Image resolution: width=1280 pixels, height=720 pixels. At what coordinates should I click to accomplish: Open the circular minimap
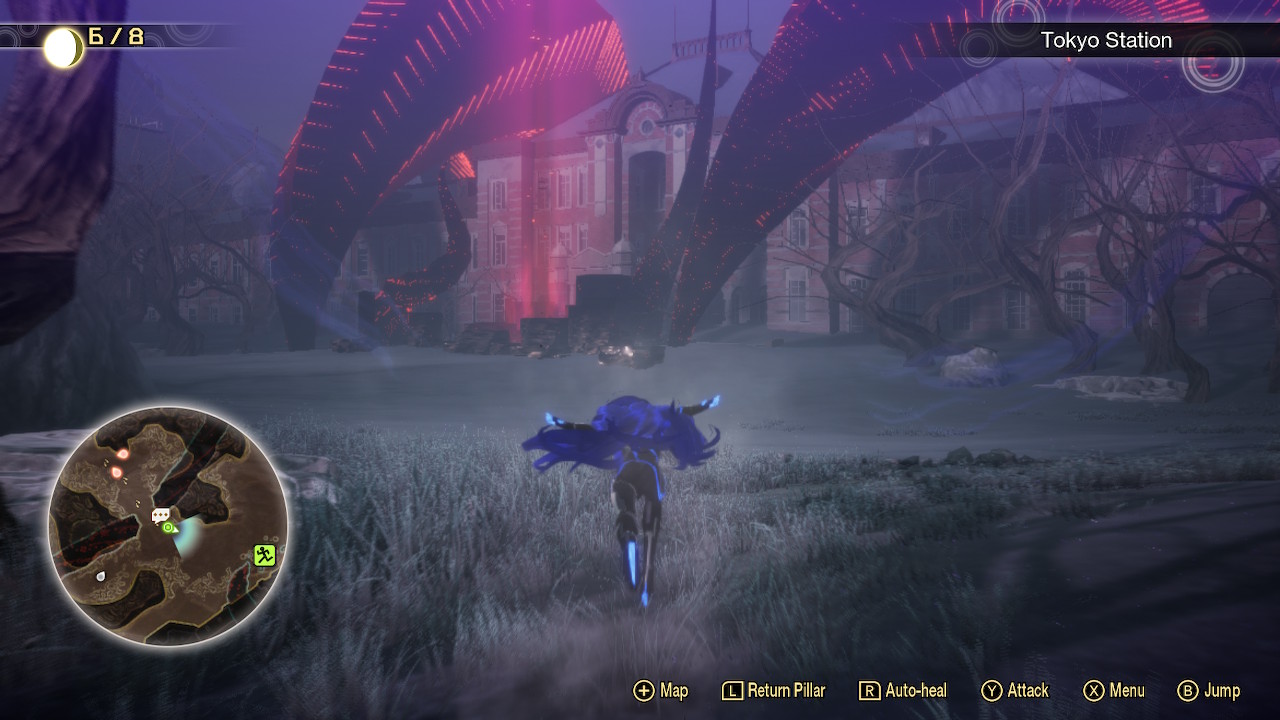168,525
